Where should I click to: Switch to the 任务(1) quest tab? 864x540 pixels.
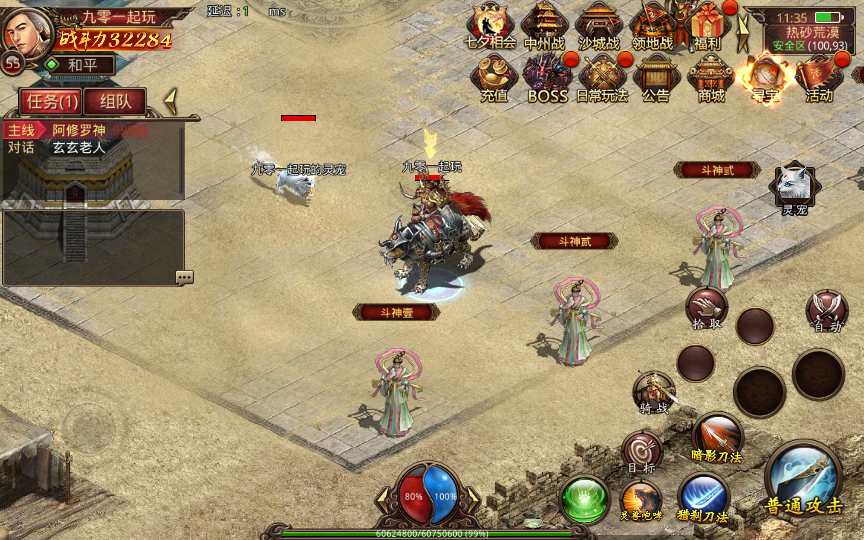52,101
